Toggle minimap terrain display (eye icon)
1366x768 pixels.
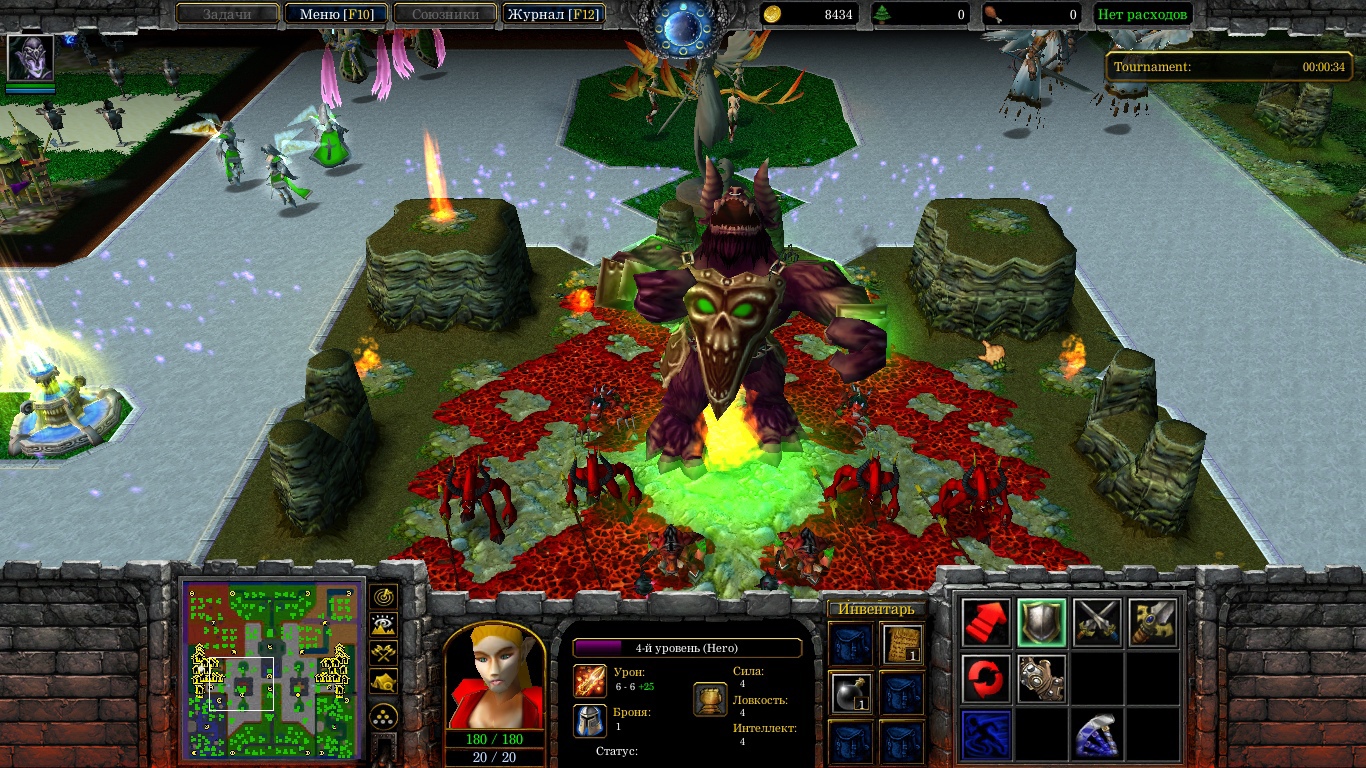click(383, 625)
